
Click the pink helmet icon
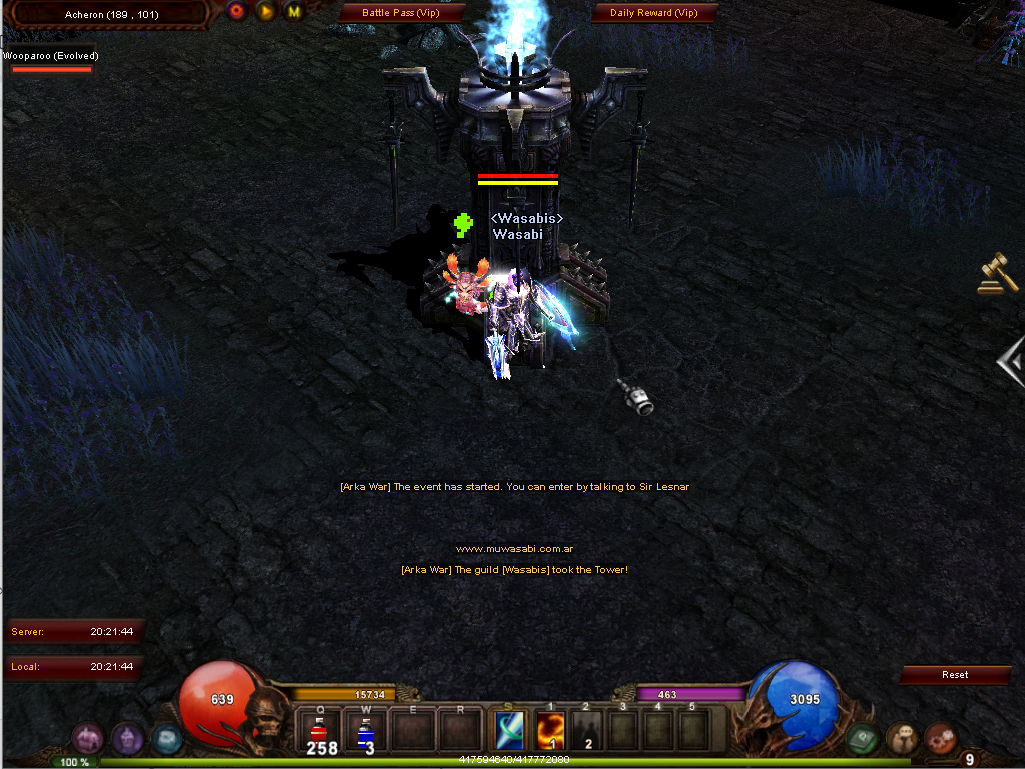pyautogui.click(x=88, y=739)
